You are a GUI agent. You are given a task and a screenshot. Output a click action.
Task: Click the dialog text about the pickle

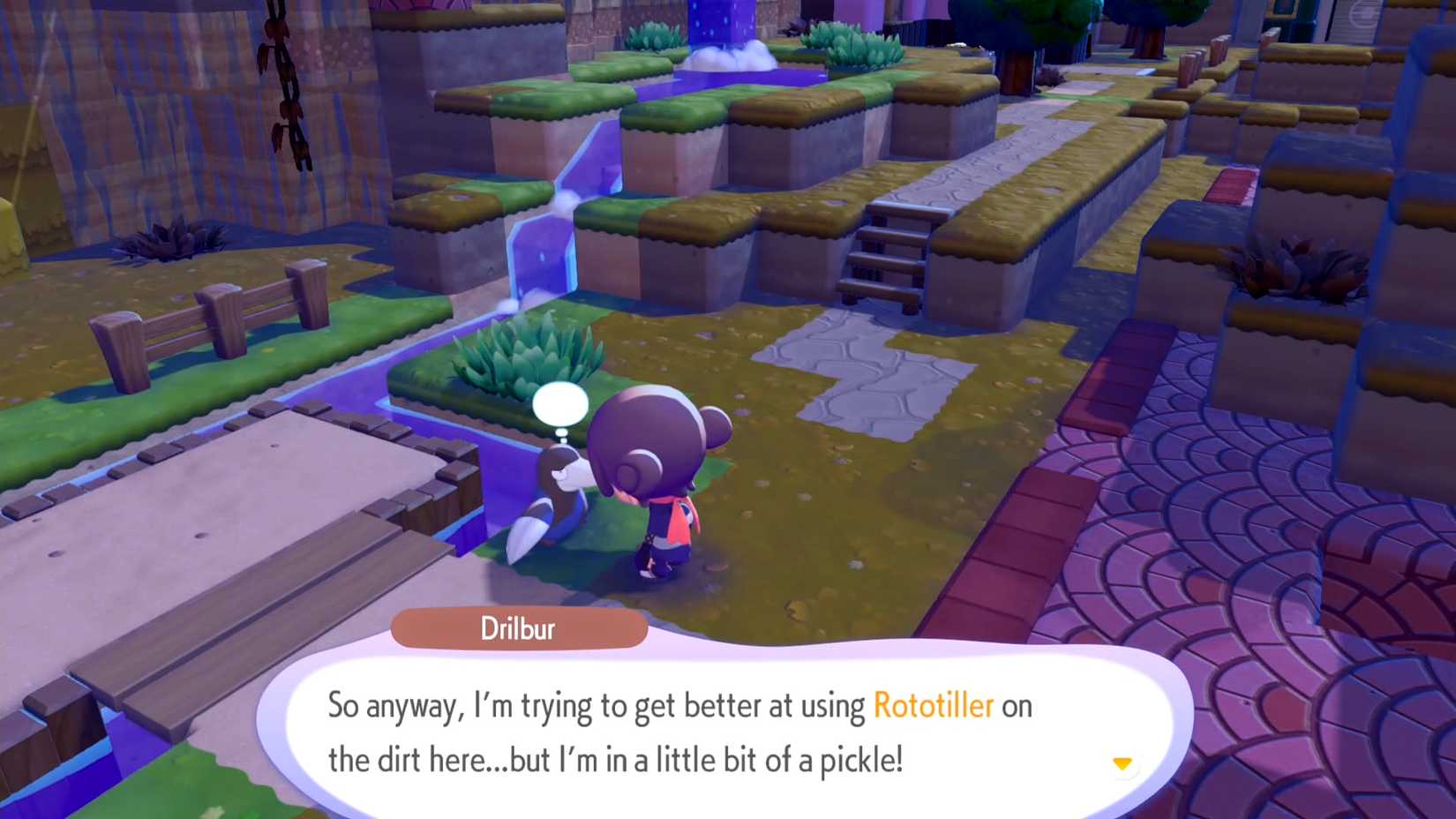coord(618,758)
